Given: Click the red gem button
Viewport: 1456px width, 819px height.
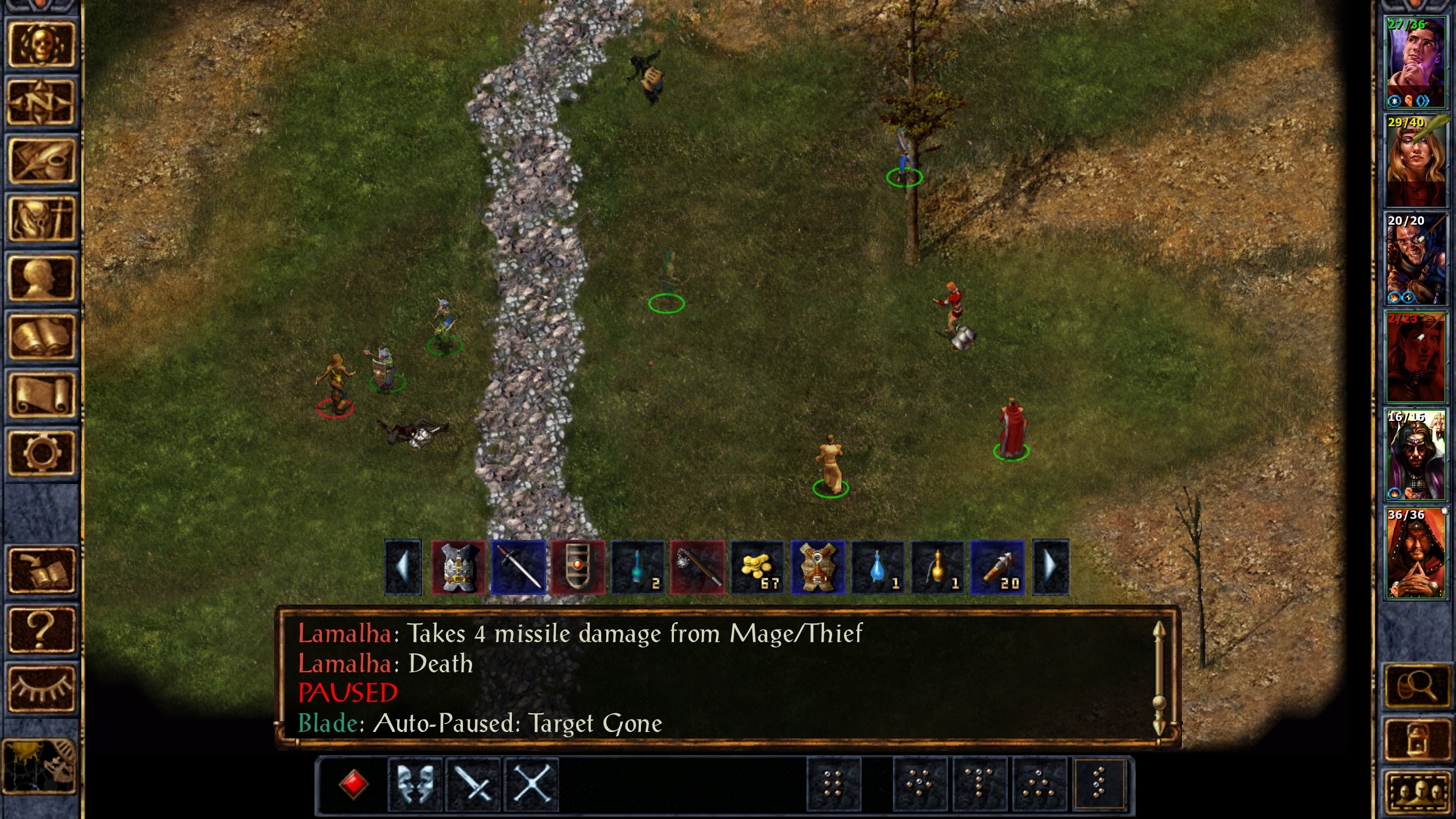Looking at the screenshot, I should [353, 785].
